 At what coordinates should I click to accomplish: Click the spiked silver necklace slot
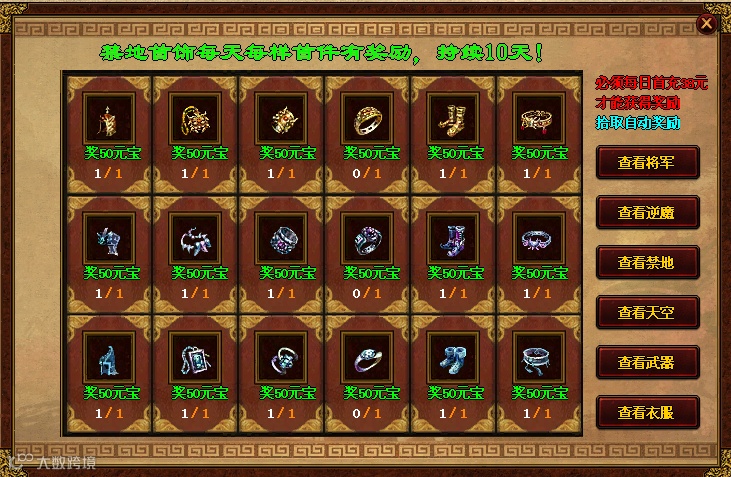coord(188,238)
